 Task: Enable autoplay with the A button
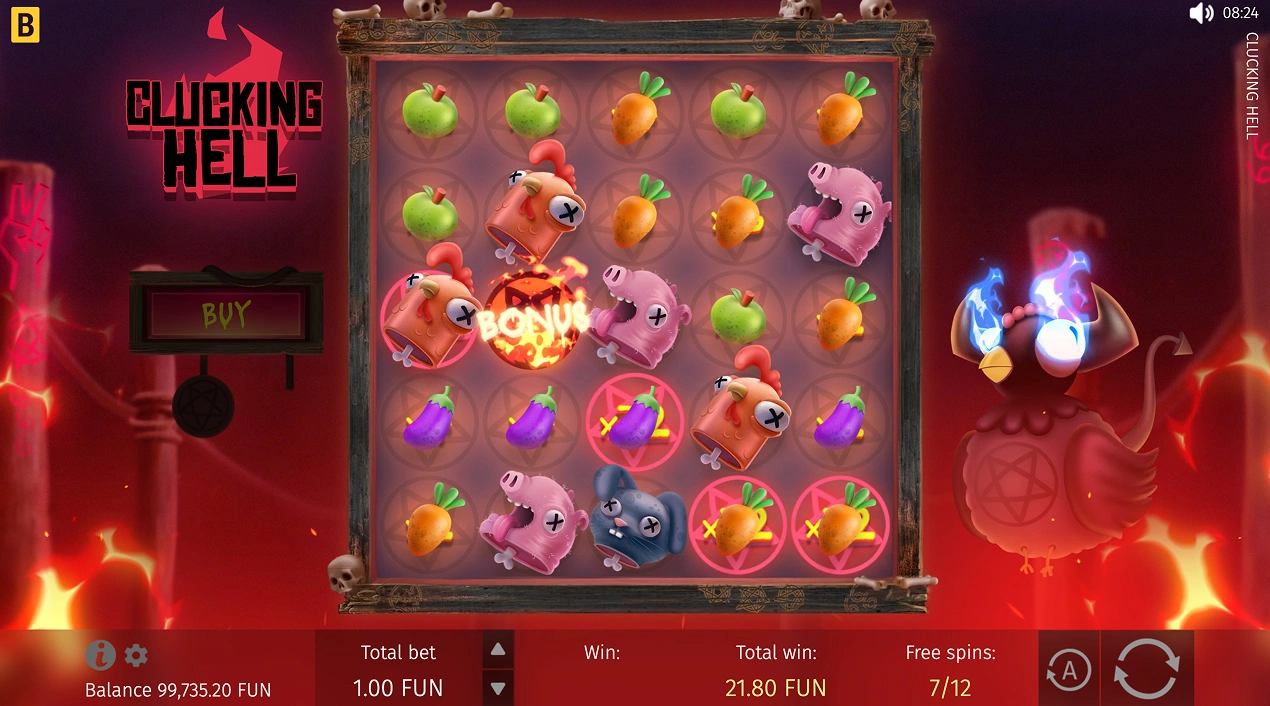coord(1068,670)
